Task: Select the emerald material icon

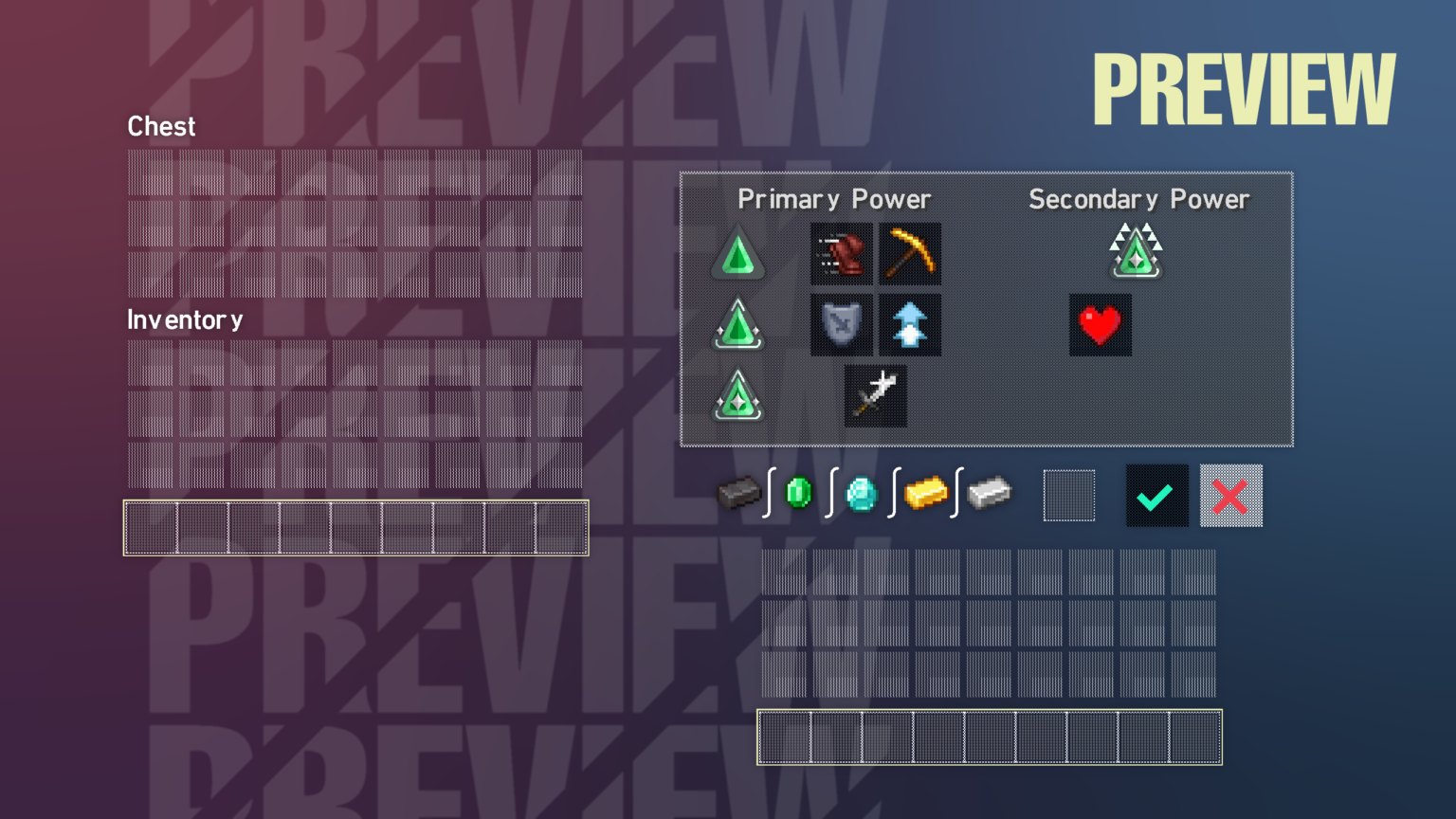Action: (x=796, y=494)
